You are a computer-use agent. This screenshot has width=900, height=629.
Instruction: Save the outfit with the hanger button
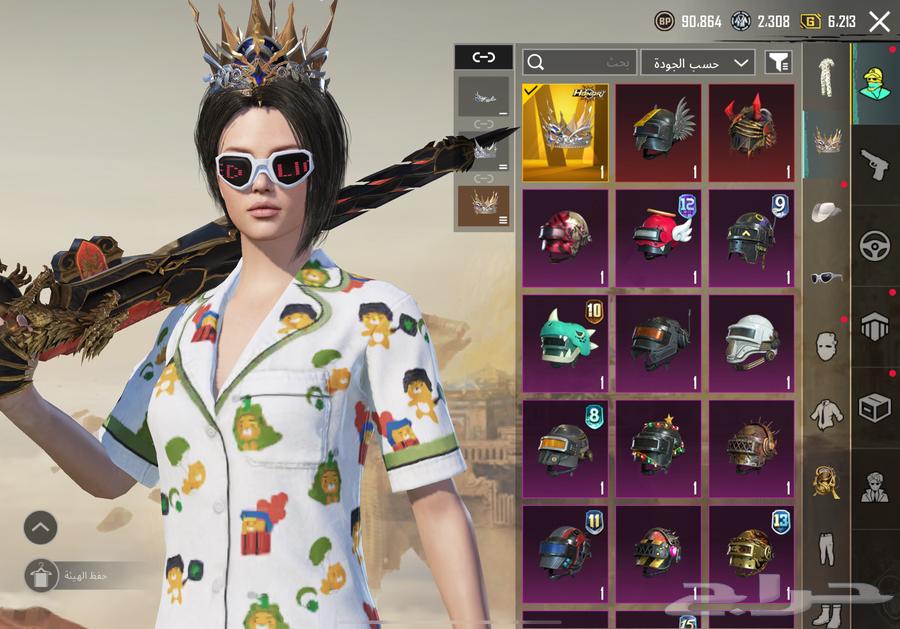pos(40,576)
